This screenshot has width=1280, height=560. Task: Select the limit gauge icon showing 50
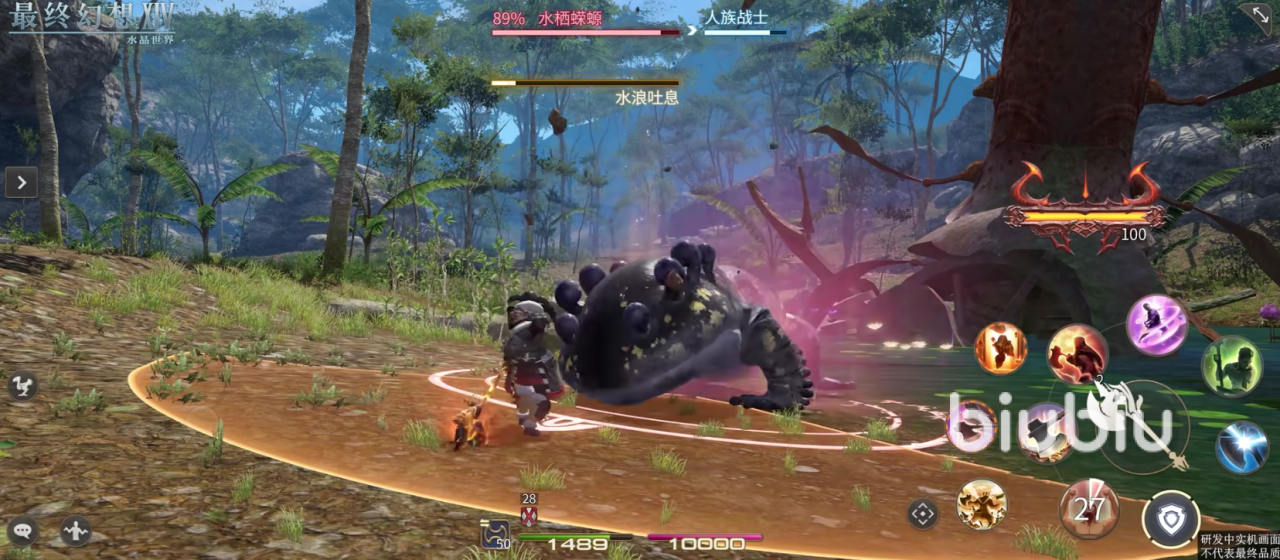click(495, 535)
